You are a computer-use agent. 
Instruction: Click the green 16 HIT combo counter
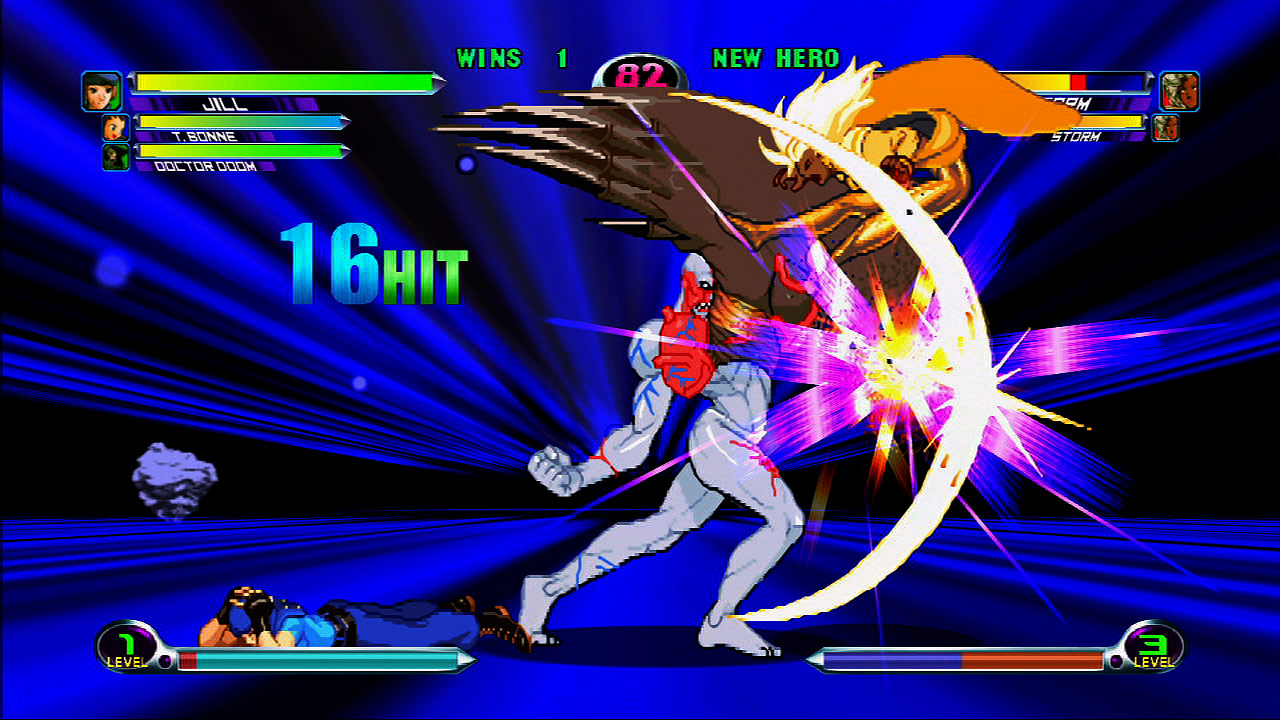coord(372,265)
